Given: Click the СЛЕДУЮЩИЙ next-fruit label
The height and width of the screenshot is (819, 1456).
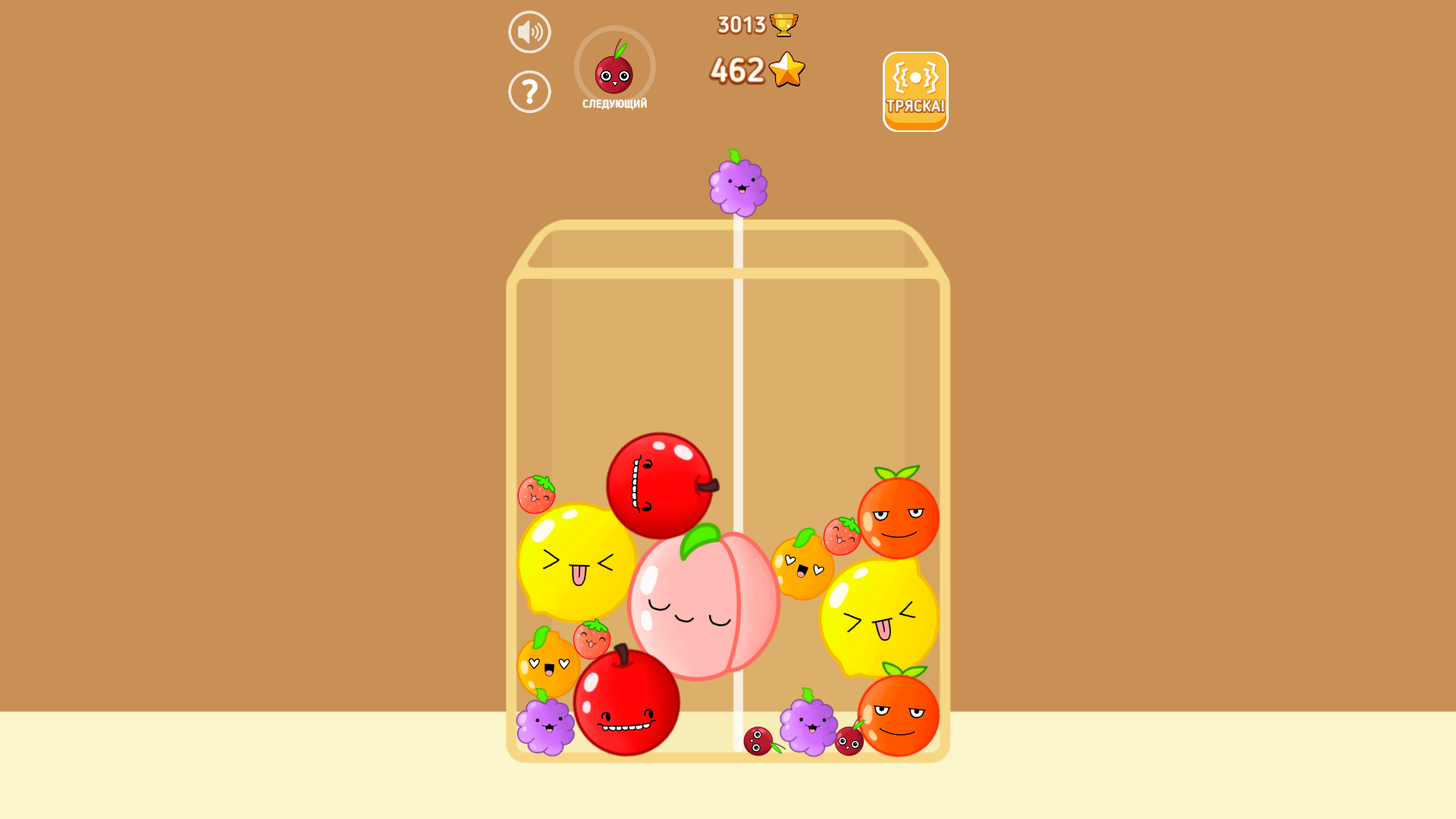Looking at the screenshot, I should pyautogui.click(x=614, y=105).
